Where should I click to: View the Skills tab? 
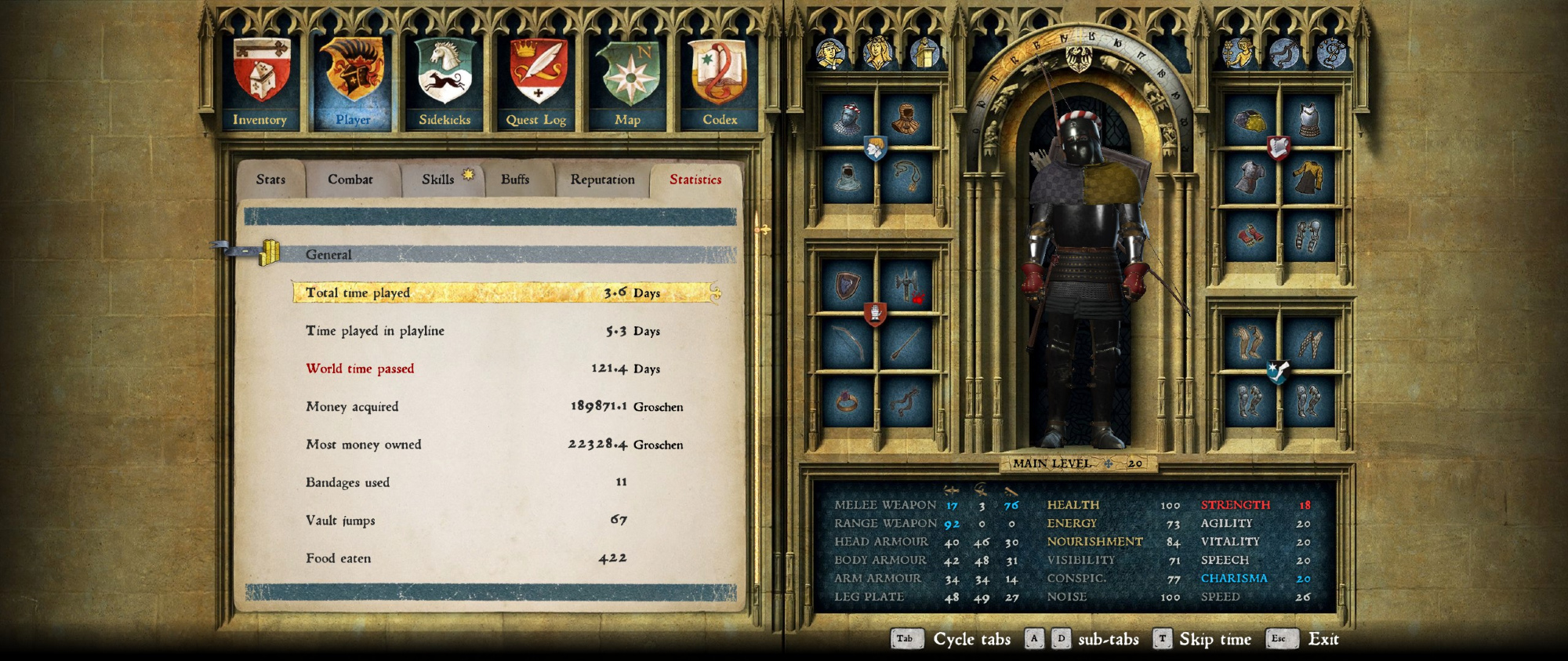pos(438,180)
